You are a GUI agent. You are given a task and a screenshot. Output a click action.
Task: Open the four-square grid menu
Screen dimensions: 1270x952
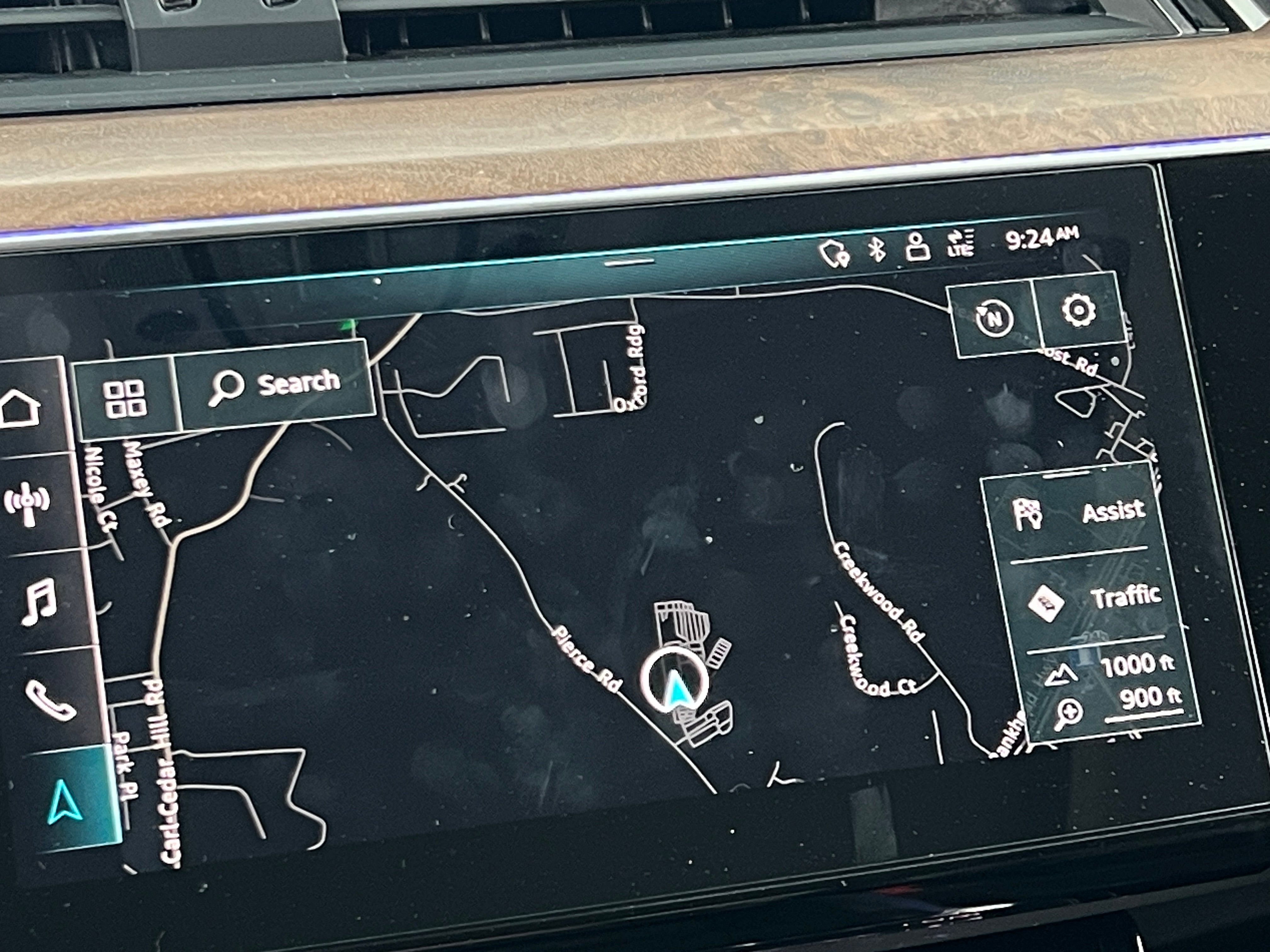point(124,398)
